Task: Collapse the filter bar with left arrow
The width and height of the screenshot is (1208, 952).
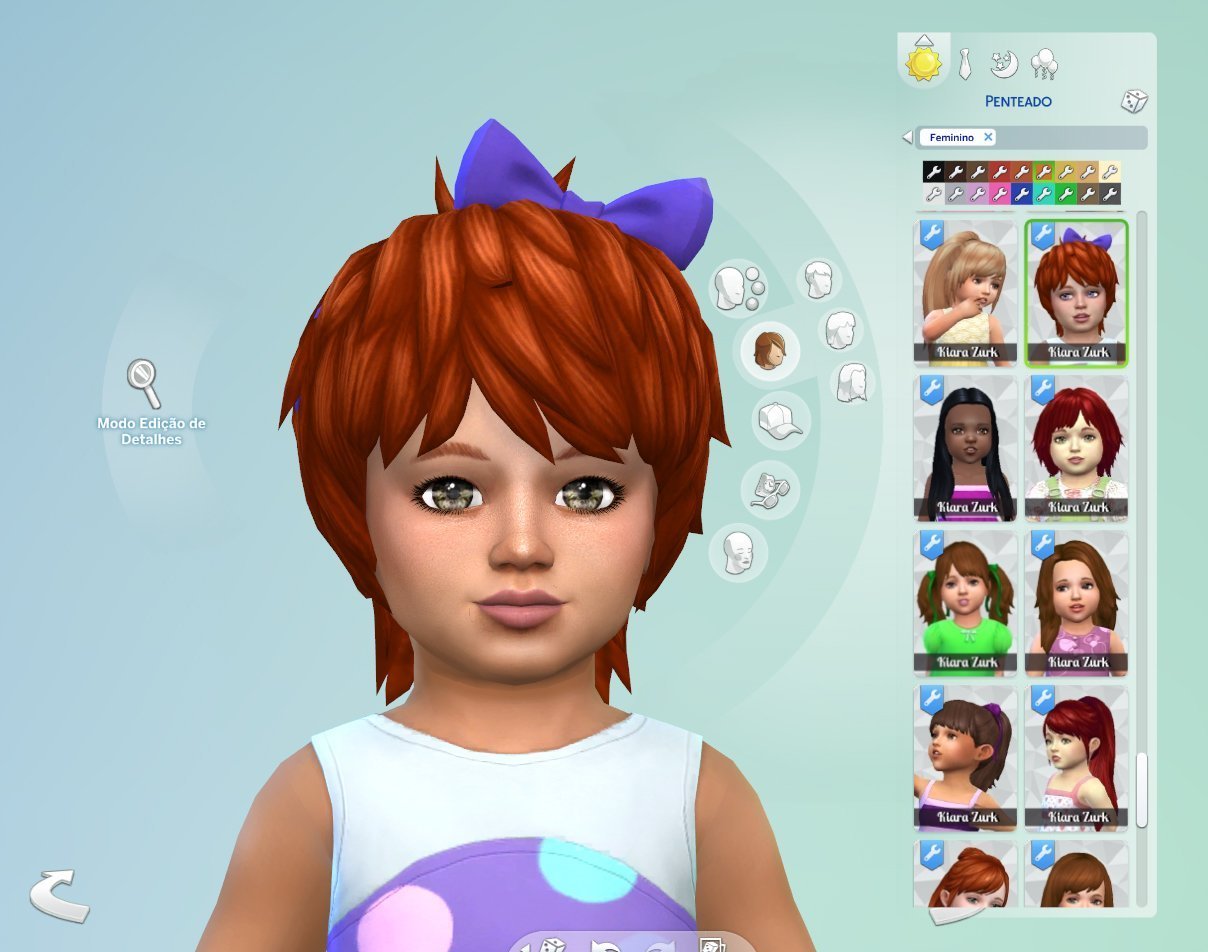Action: coord(907,137)
